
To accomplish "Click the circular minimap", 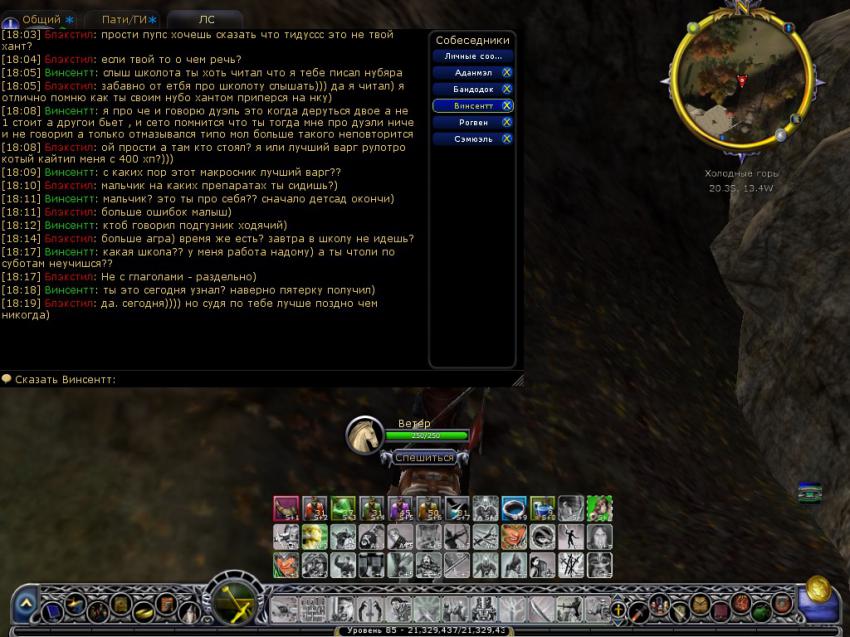I will coord(741,78).
